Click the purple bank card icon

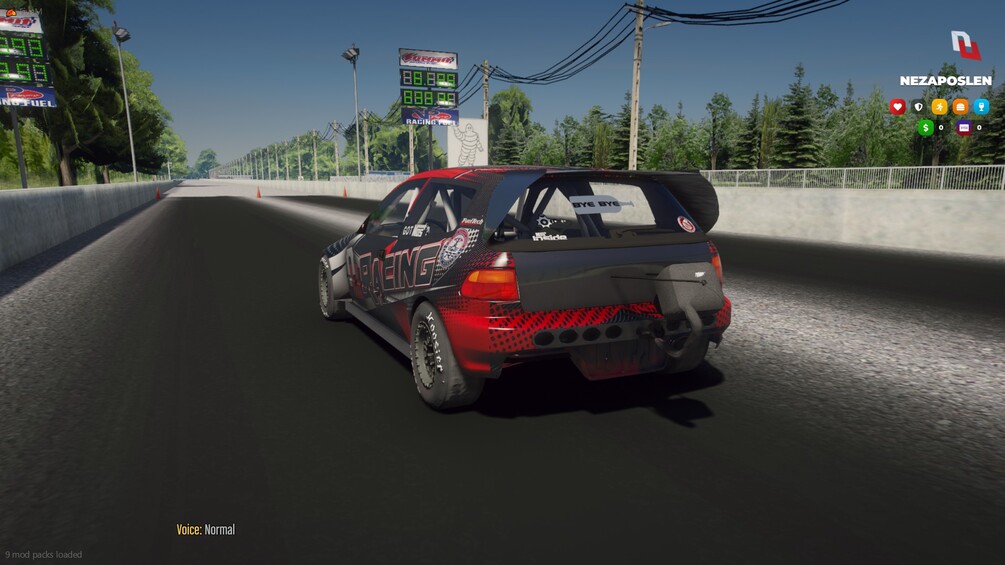click(964, 128)
